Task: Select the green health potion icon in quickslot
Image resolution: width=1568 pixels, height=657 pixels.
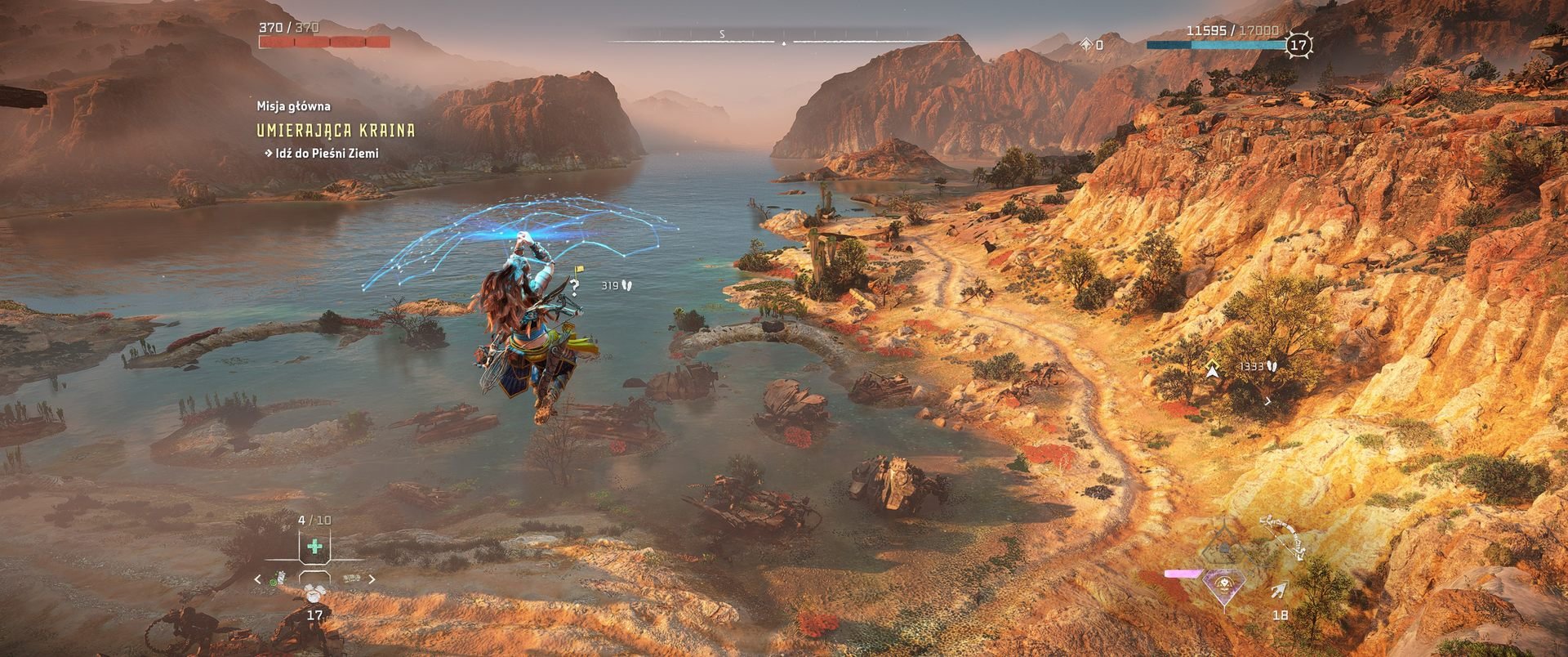Action: (314, 547)
